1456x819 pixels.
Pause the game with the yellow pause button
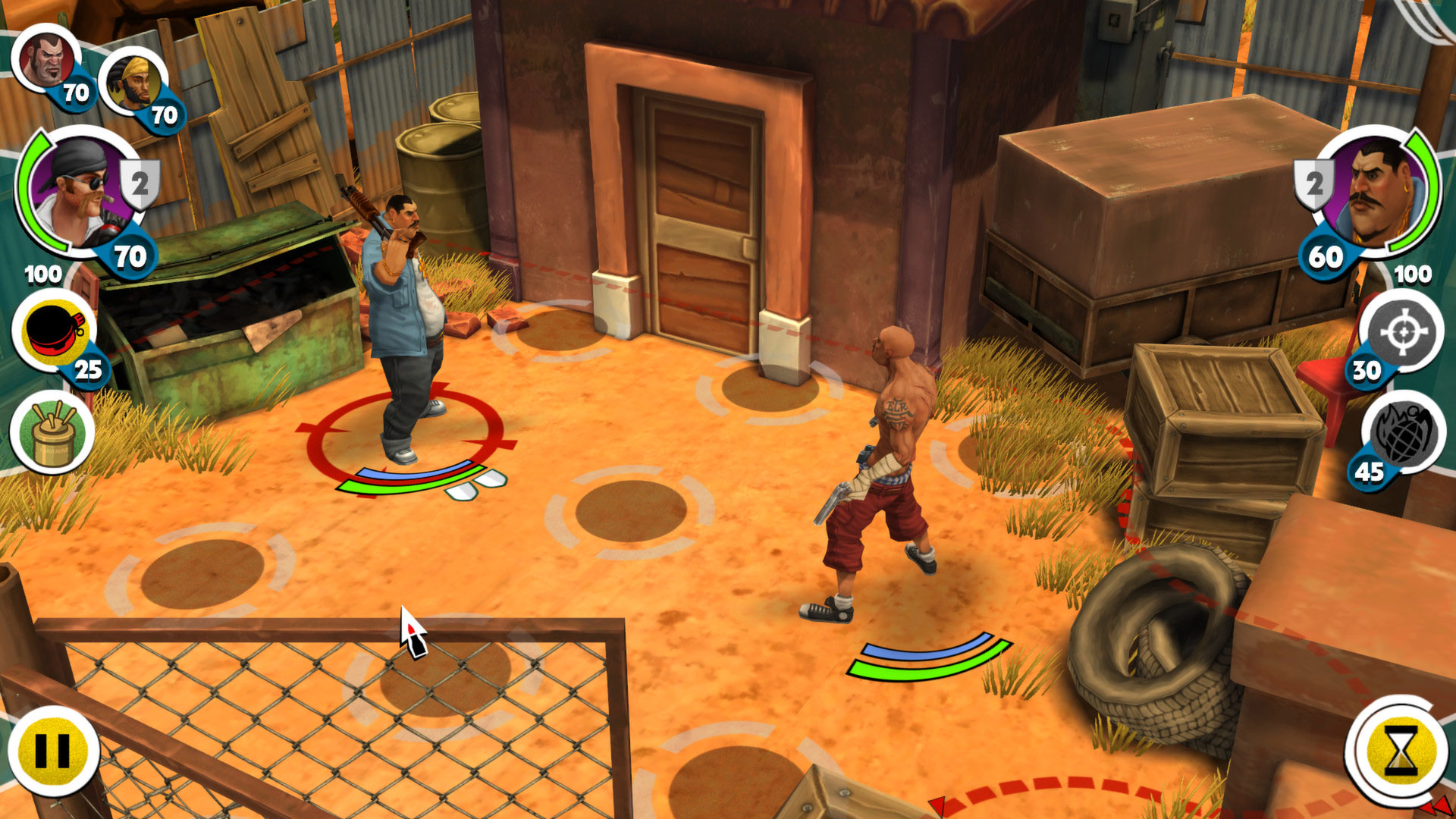pos(53,751)
